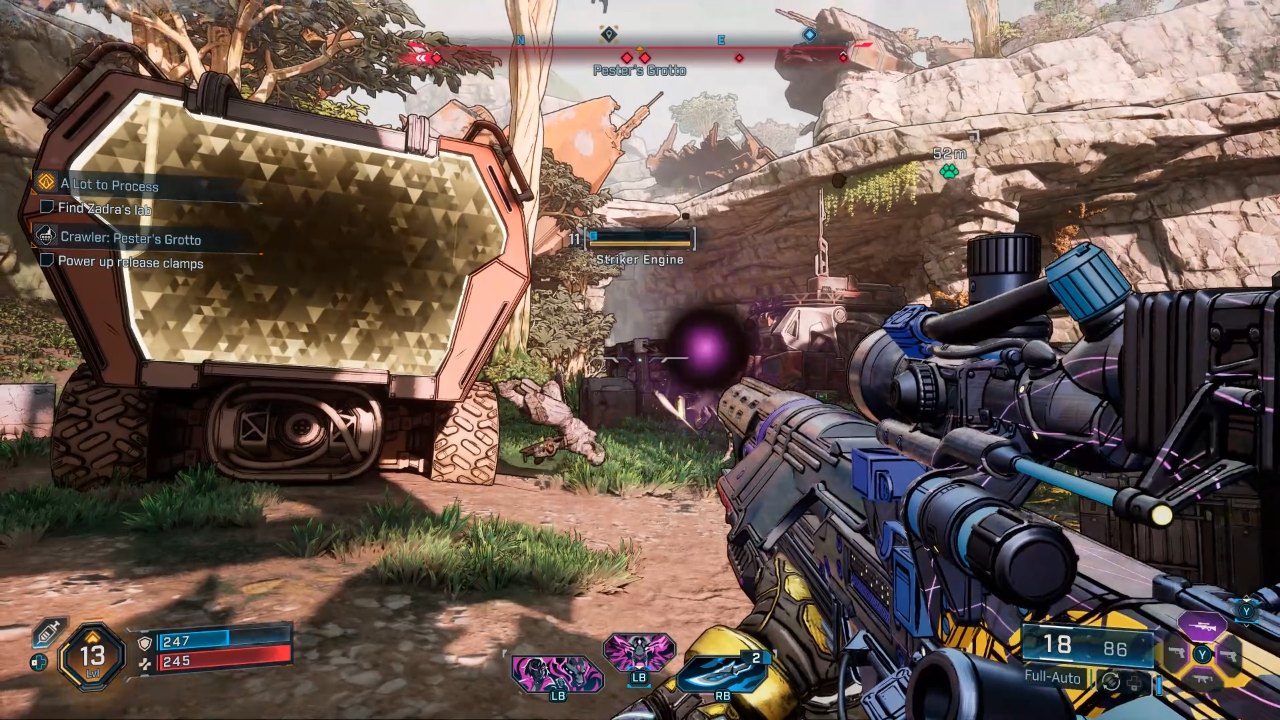Click the level 13 character badge
The height and width of the screenshot is (720, 1280).
click(x=92, y=656)
